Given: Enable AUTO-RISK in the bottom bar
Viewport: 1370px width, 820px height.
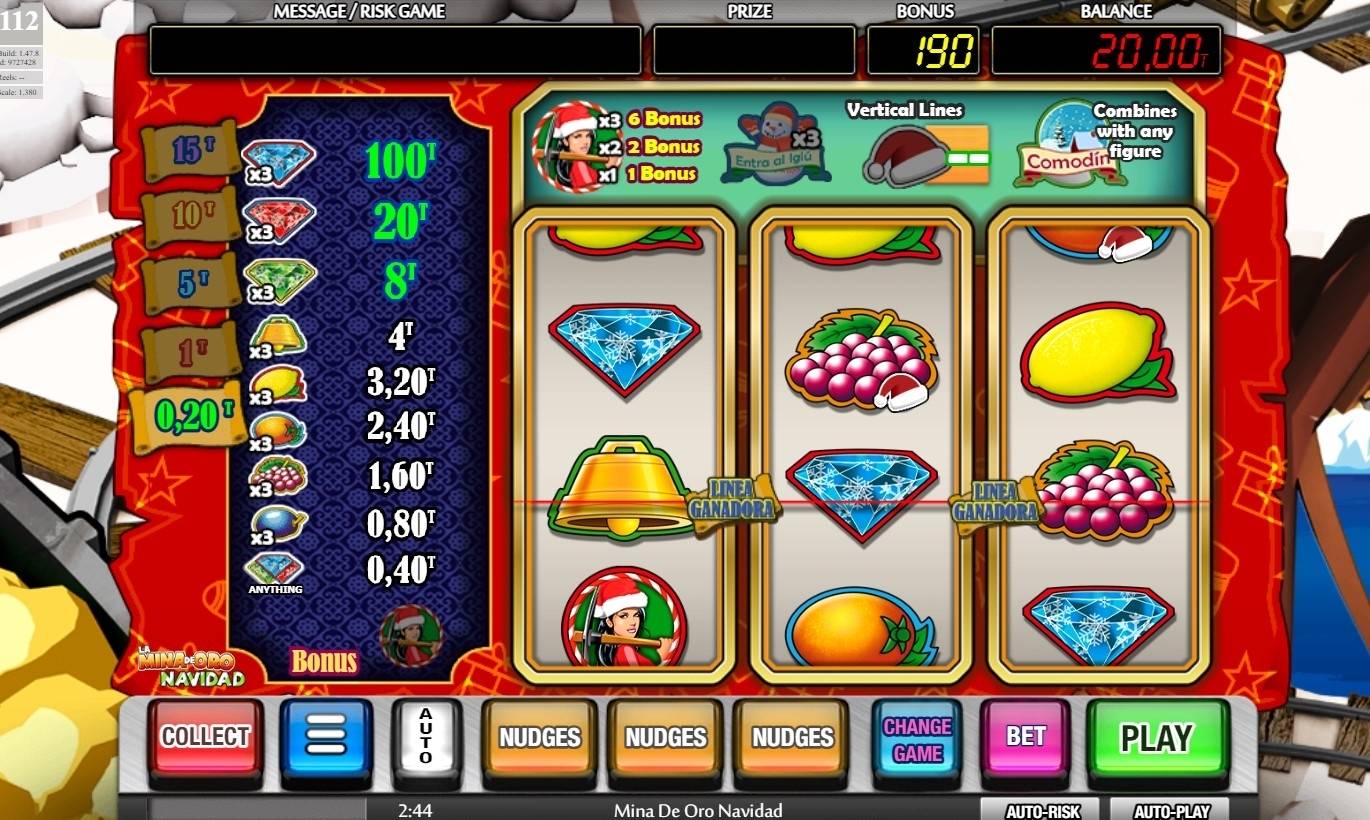Looking at the screenshot, I should click(x=1039, y=810).
